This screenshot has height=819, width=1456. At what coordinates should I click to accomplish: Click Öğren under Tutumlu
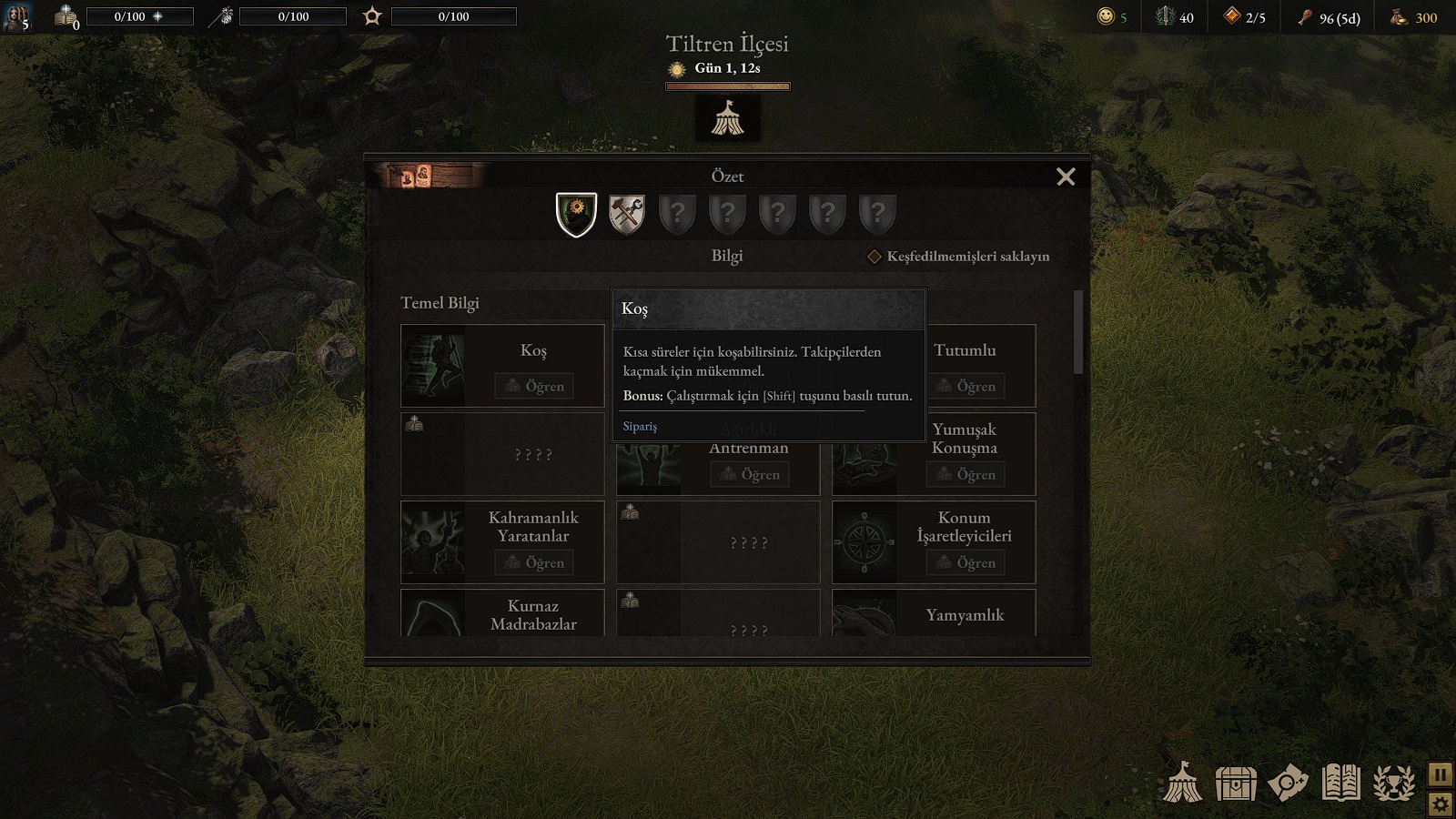[966, 386]
